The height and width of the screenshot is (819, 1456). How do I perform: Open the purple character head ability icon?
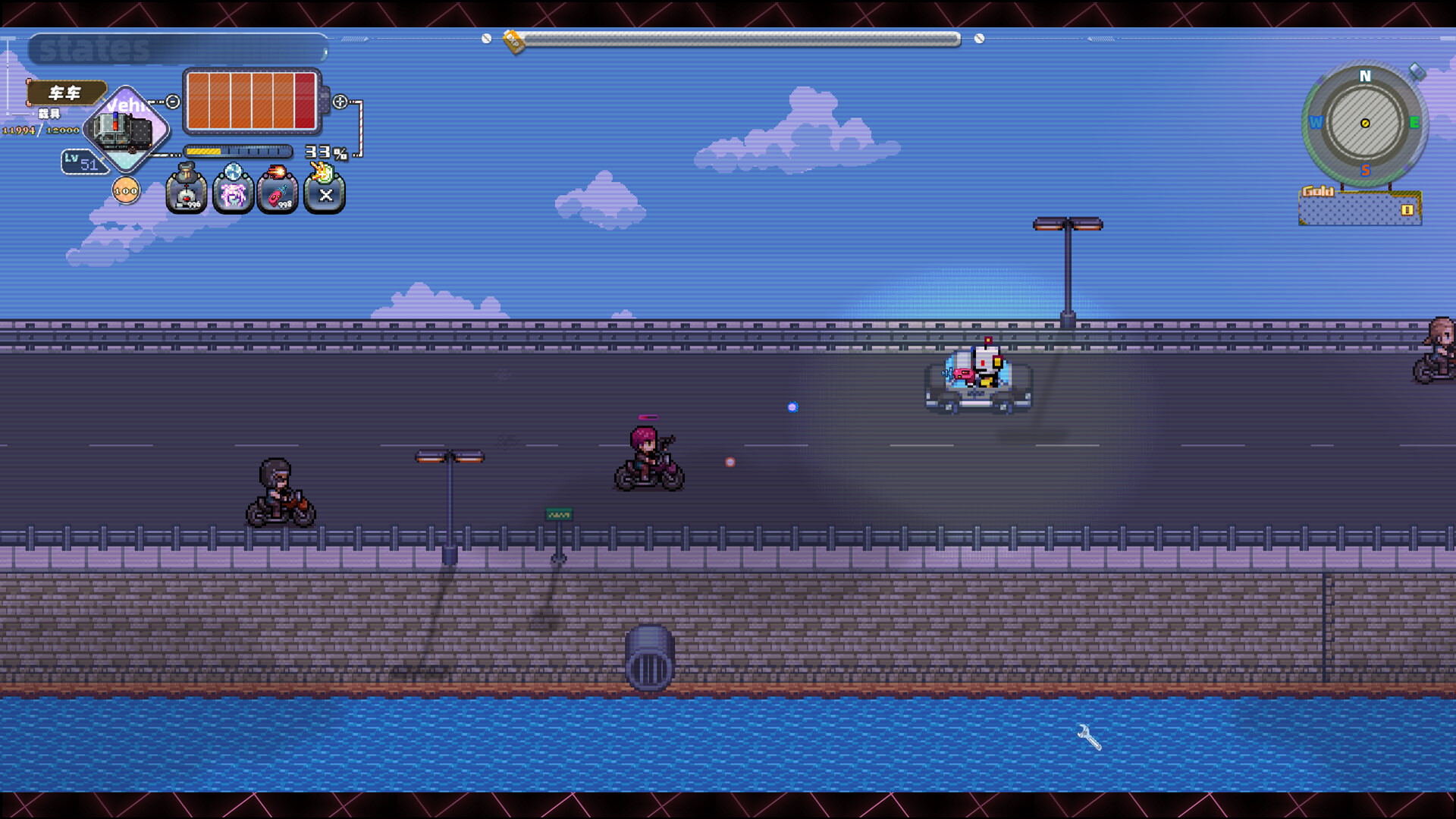pyautogui.click(x=233, y=195)
